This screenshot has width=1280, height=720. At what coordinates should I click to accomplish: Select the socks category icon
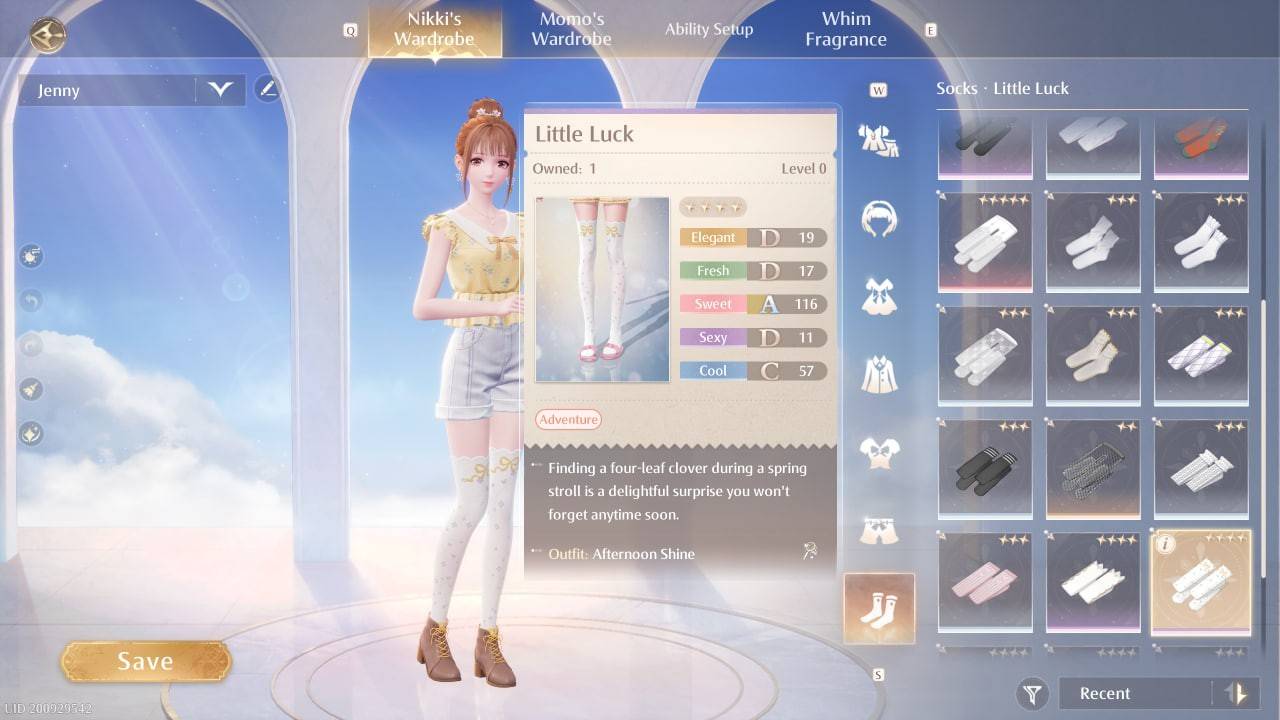[878, 606]
